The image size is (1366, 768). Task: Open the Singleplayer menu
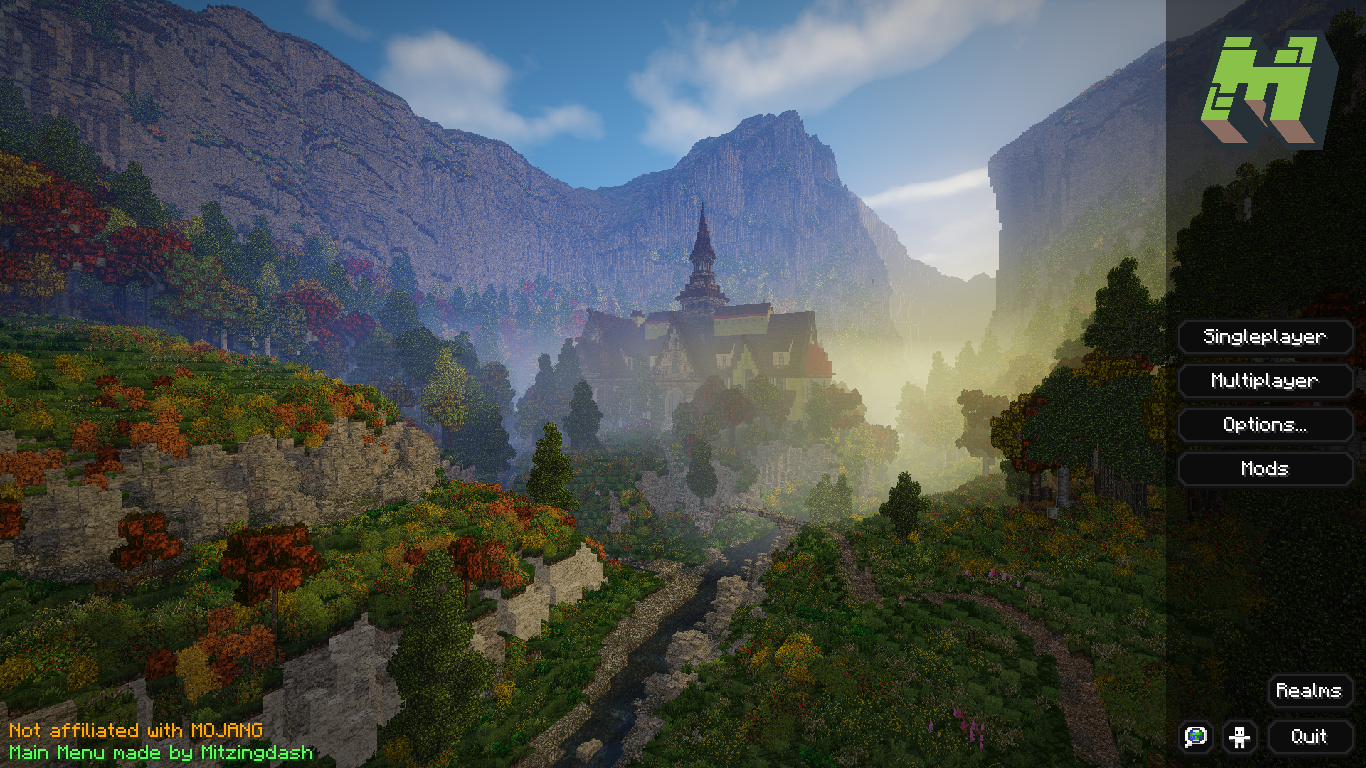(1265, 337)
